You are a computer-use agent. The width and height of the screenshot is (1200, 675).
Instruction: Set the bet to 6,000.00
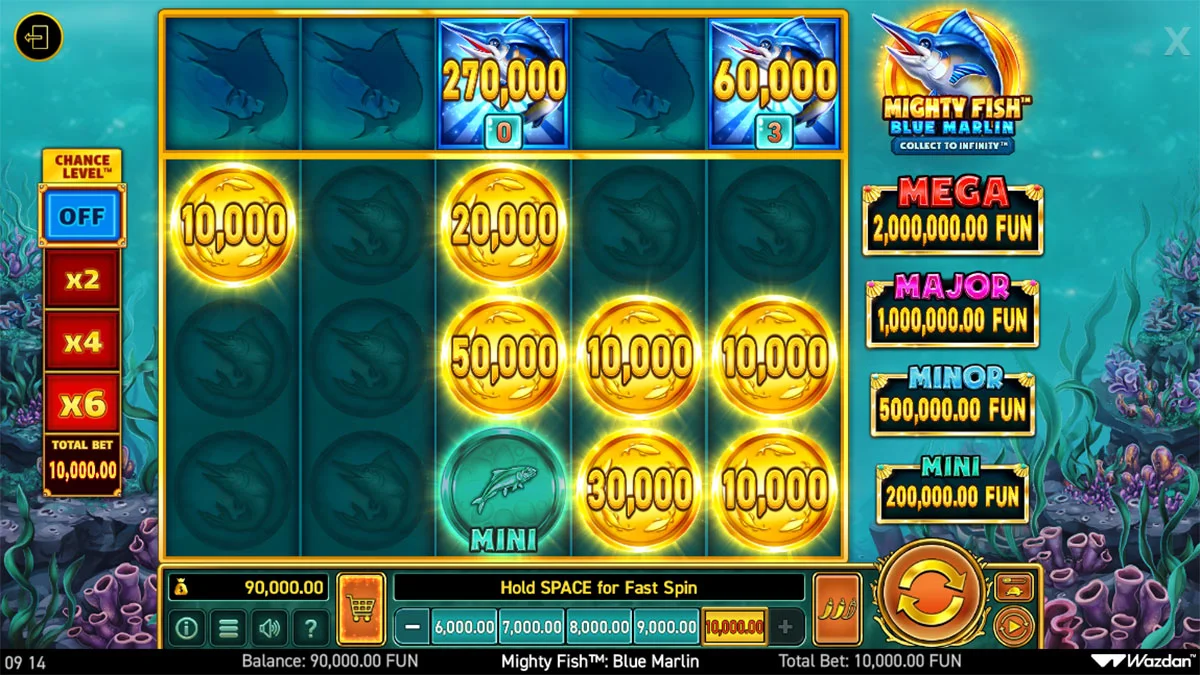[x=464, y=628]
